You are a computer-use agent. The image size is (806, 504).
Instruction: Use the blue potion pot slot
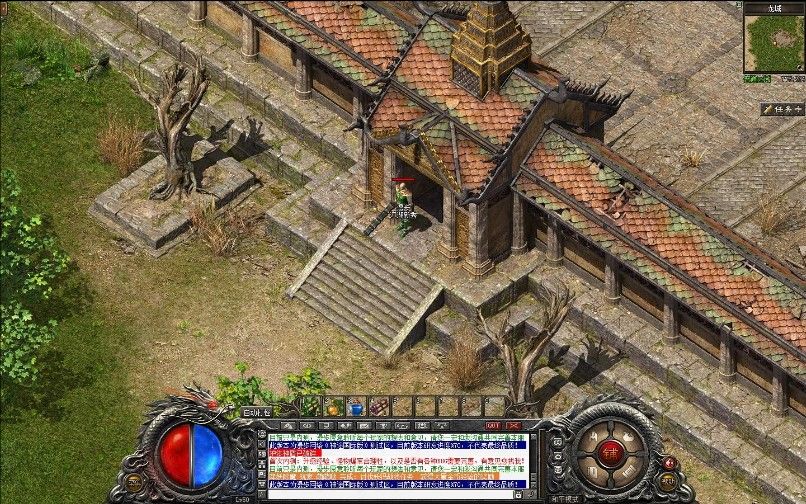356,407
